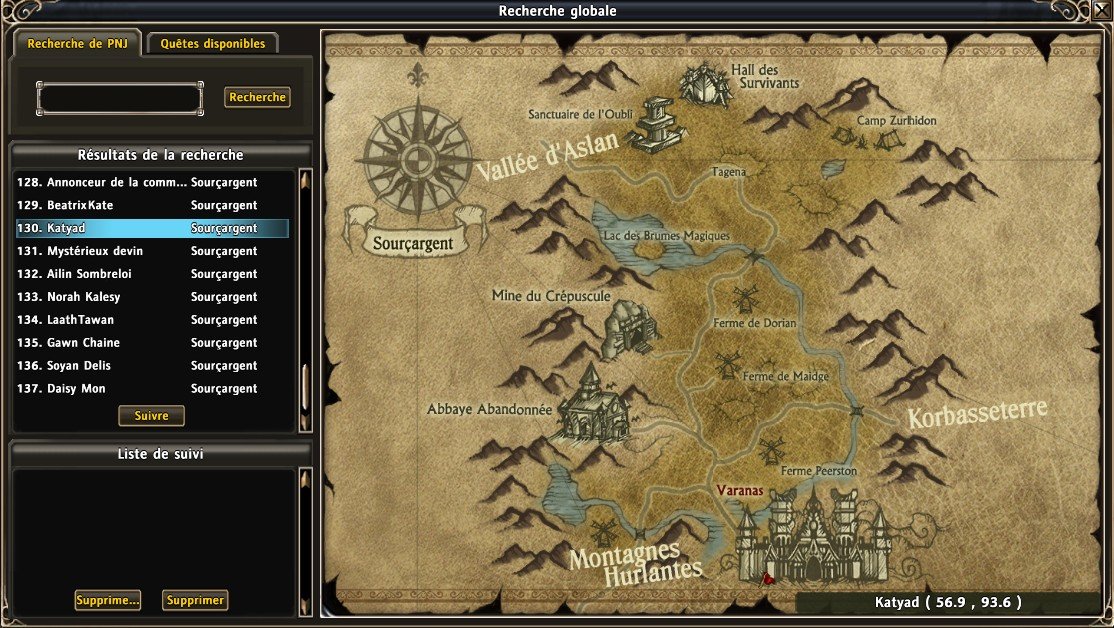Viewport: 1114px width, 628px height.
Task: Choose Norah Kalesy from the list
Action: point(152,298)
